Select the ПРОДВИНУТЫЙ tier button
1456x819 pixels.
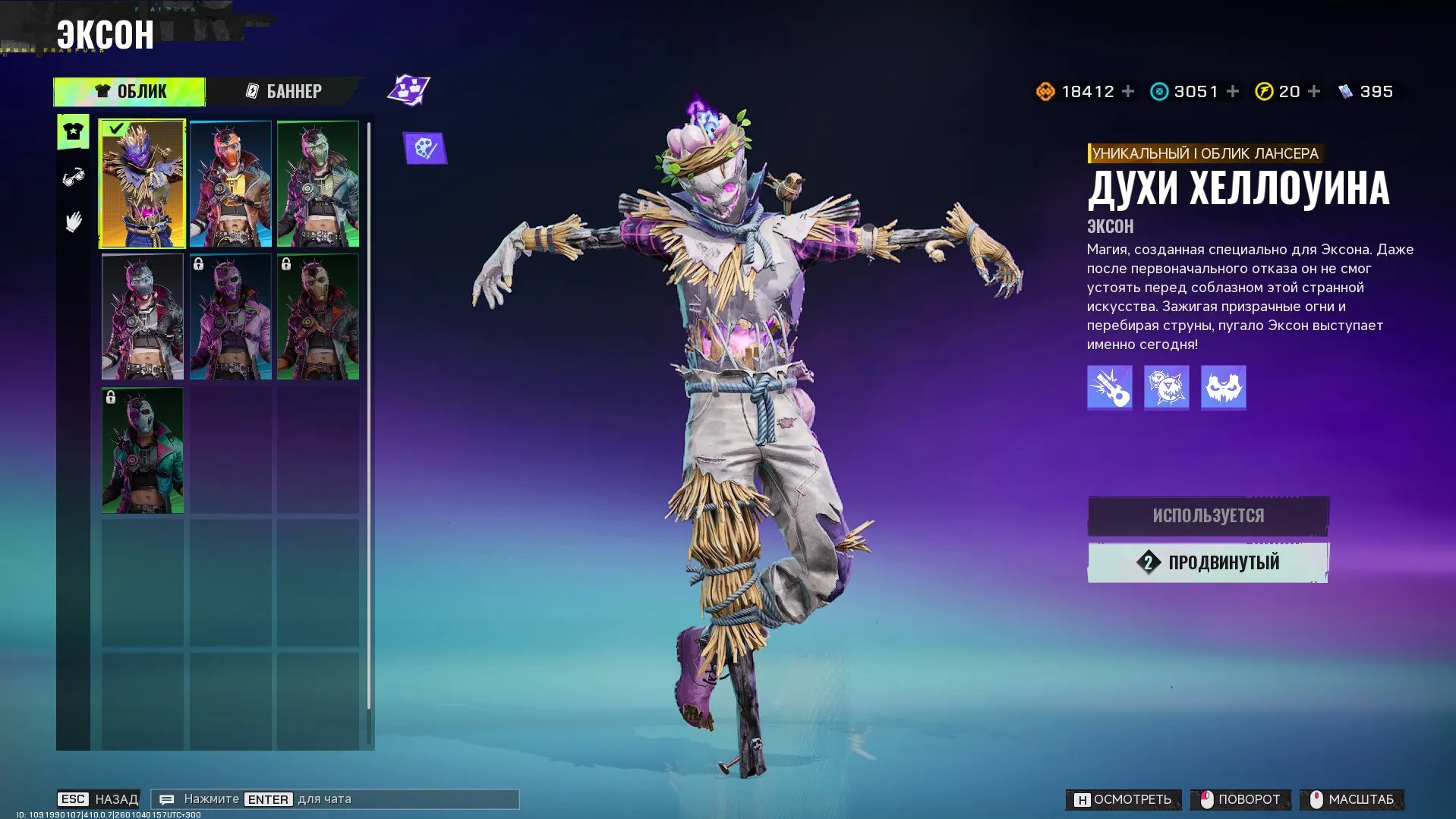pyautogui.click(x=1208, y=562)
